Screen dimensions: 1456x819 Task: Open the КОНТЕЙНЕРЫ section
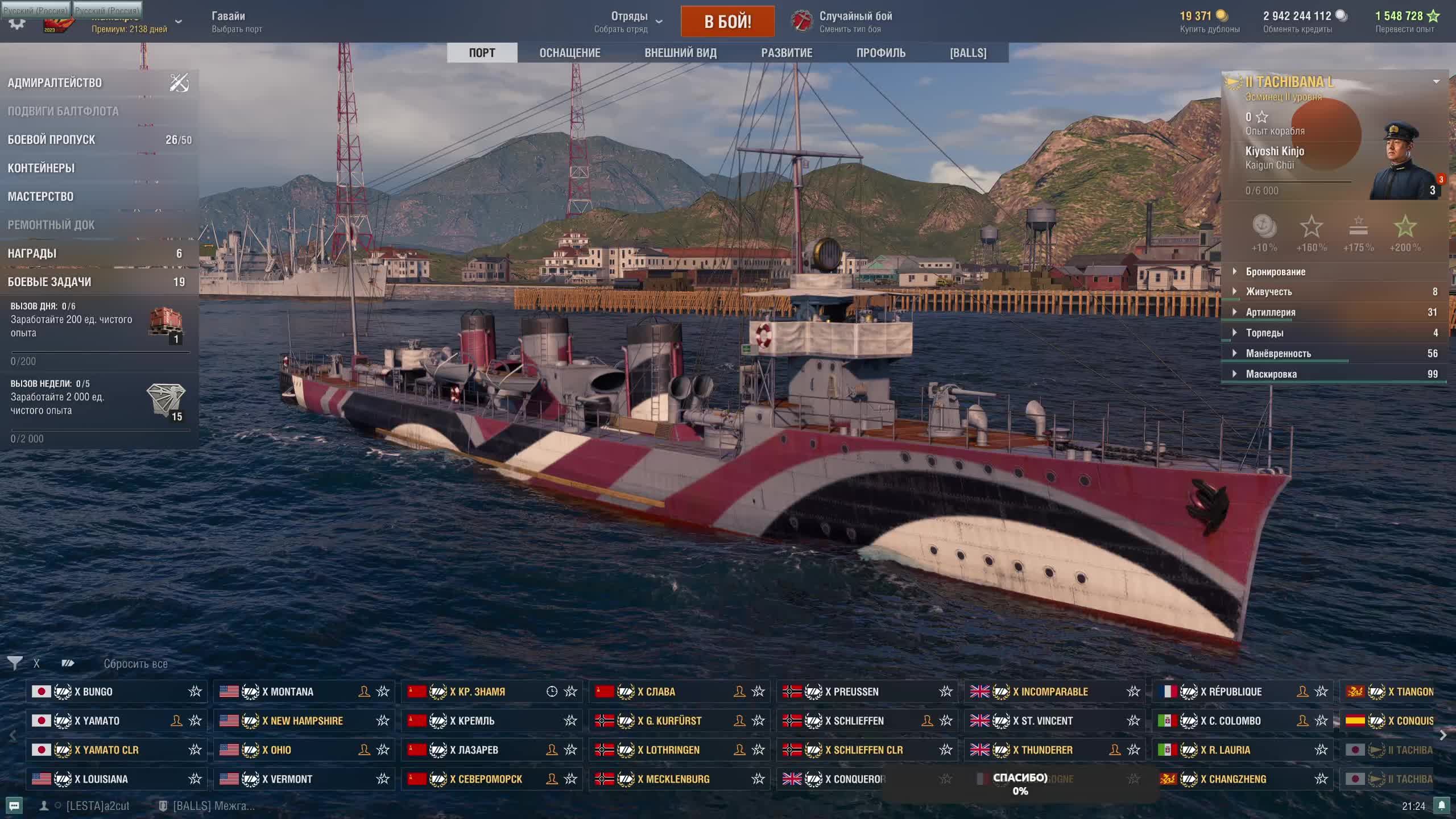41,168
